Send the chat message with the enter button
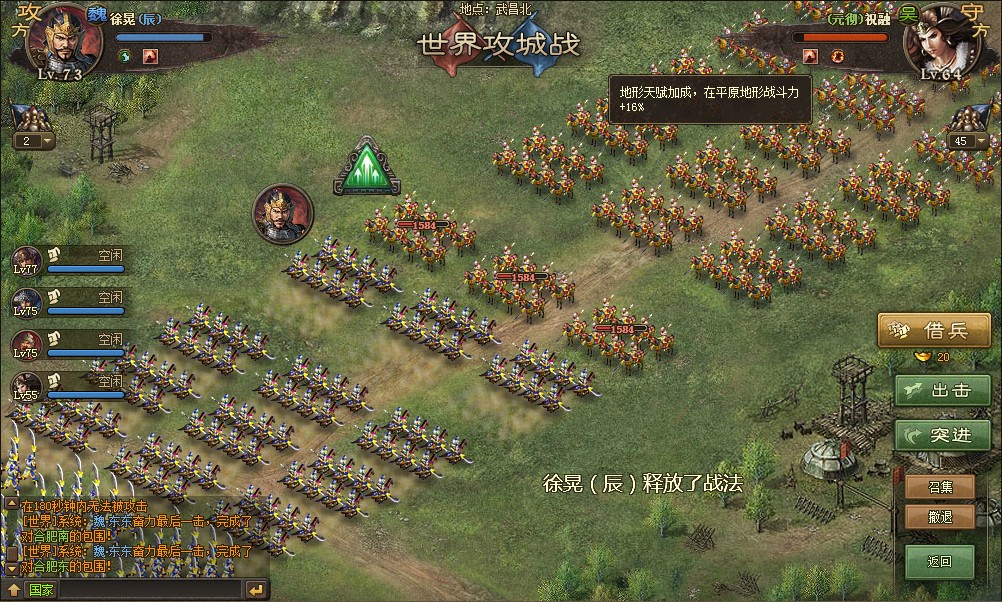Viewport: 1002px width, 602px height. 256,590
